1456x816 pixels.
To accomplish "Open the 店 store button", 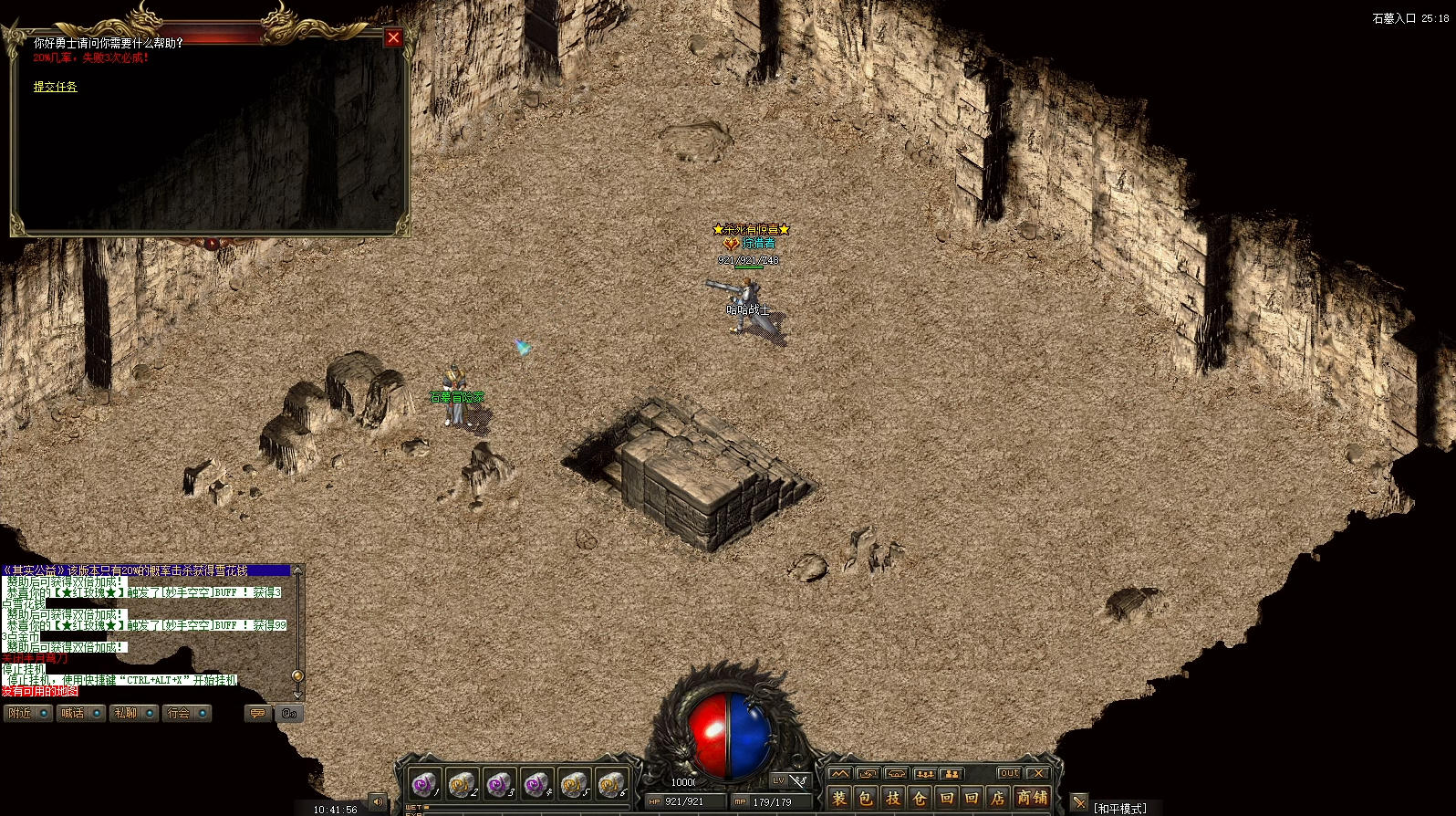I will tap(997, 798).
